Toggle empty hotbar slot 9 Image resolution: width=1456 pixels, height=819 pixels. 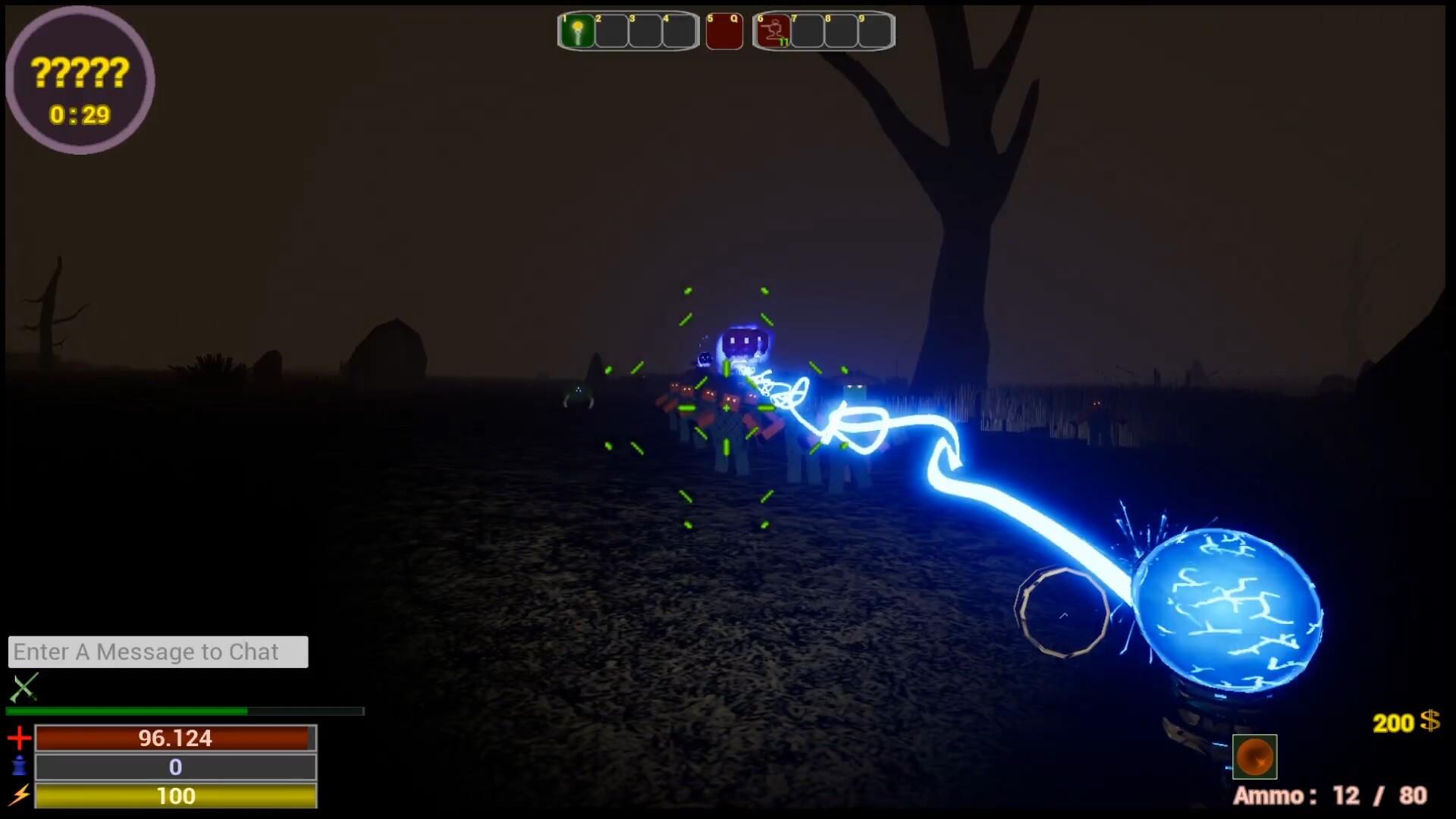[x=873, y=30]
